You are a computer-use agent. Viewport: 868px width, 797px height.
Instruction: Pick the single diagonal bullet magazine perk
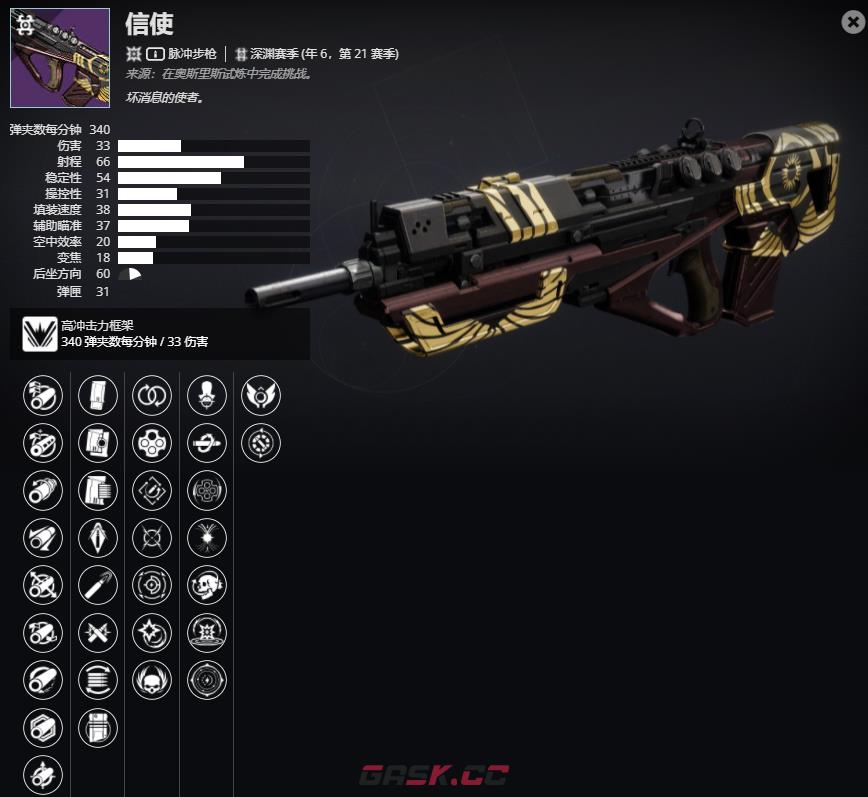(98, 585)
